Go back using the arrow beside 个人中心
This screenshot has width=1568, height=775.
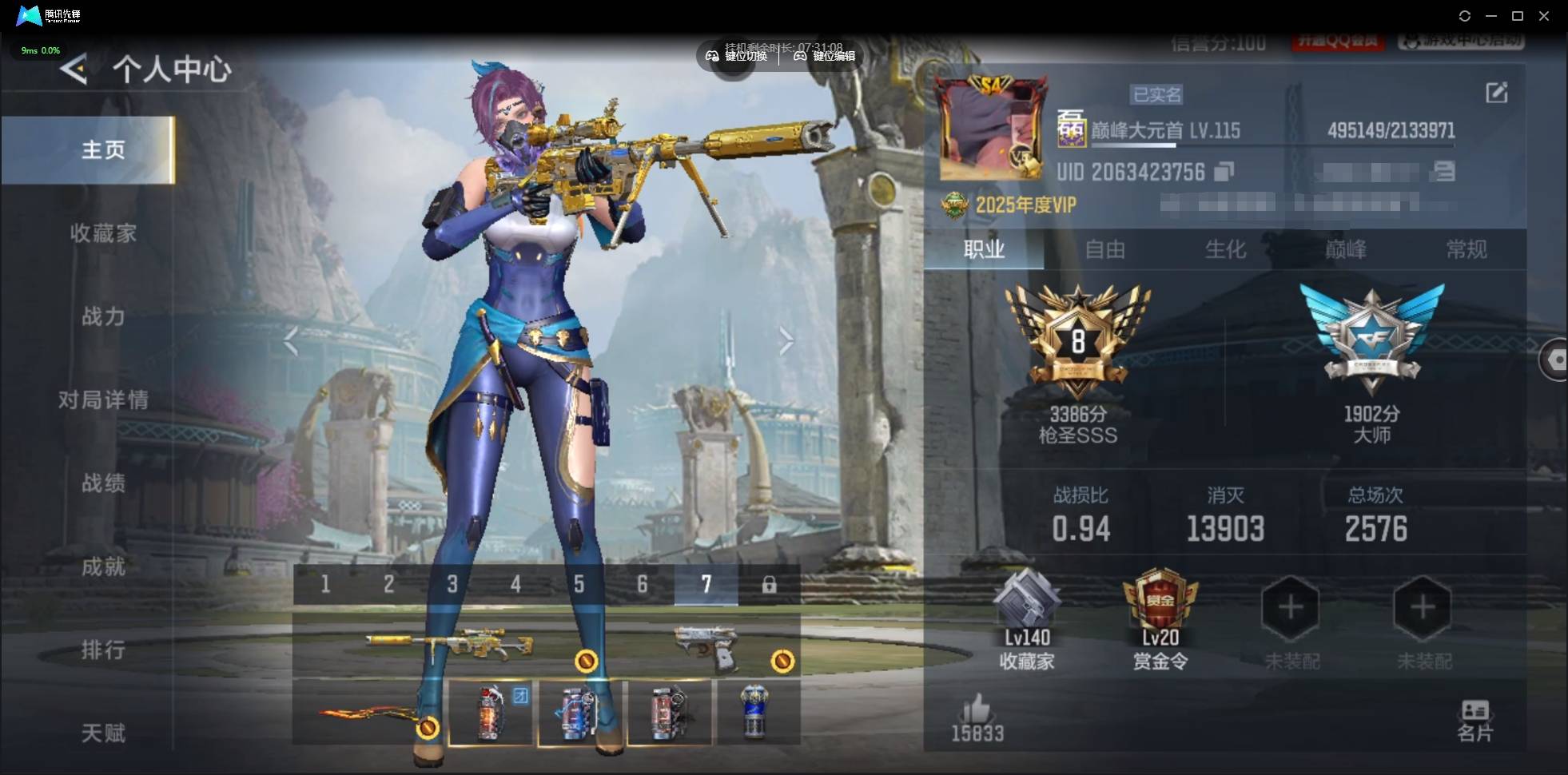[74, 70]
